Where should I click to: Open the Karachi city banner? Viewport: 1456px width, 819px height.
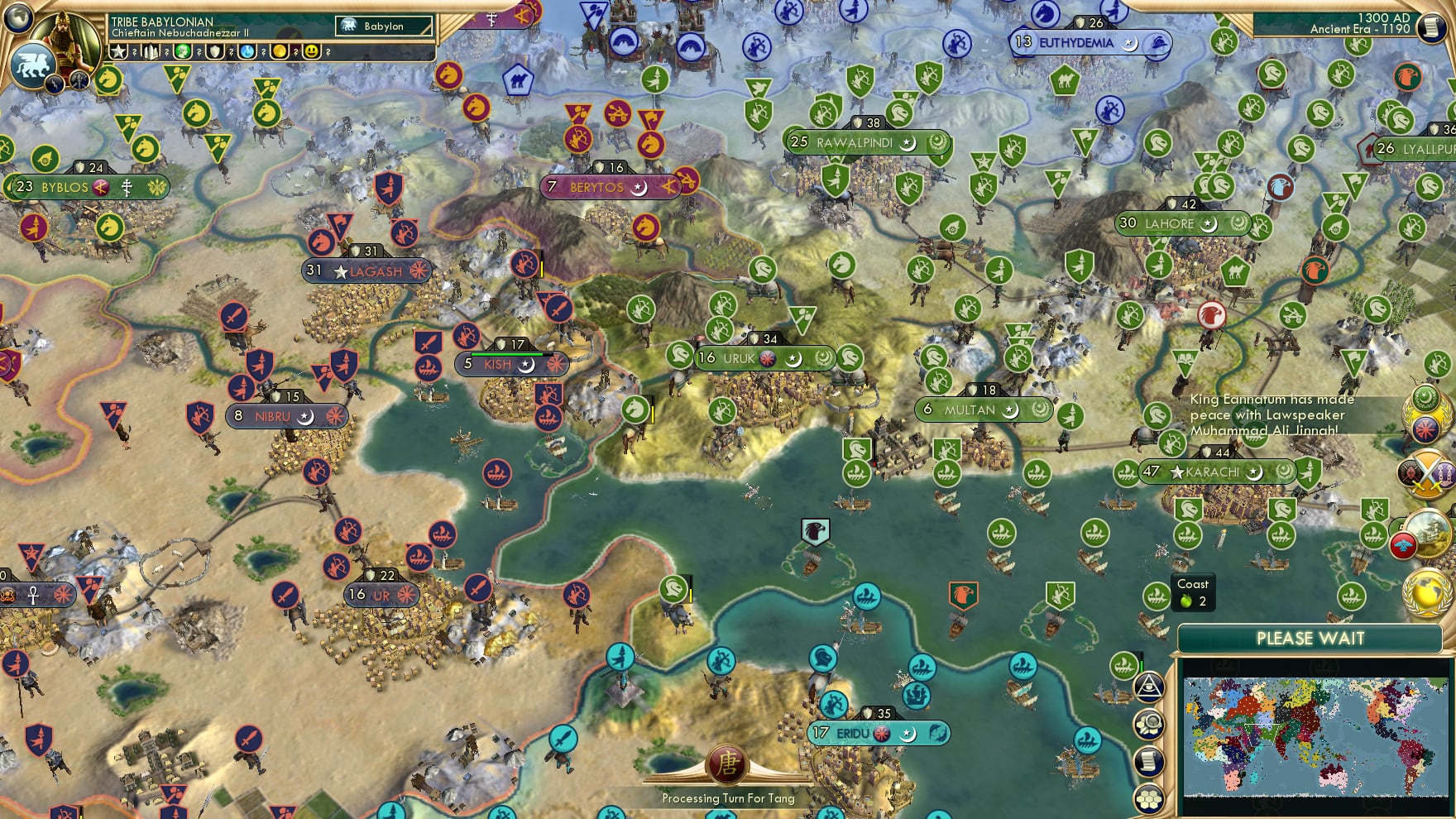(x=1208, y=472)
